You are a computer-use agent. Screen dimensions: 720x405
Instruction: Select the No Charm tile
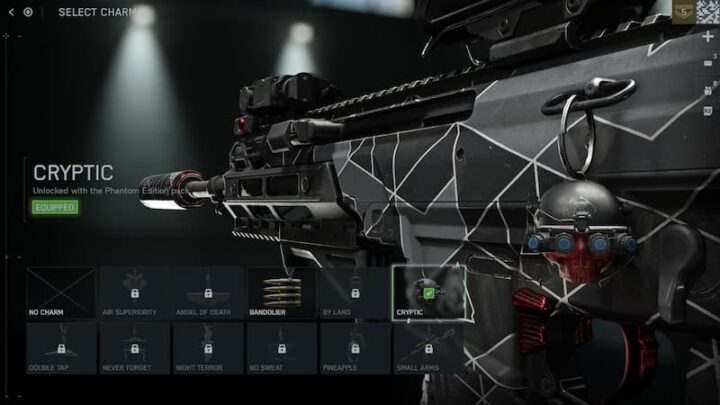(x=61, y=292)
